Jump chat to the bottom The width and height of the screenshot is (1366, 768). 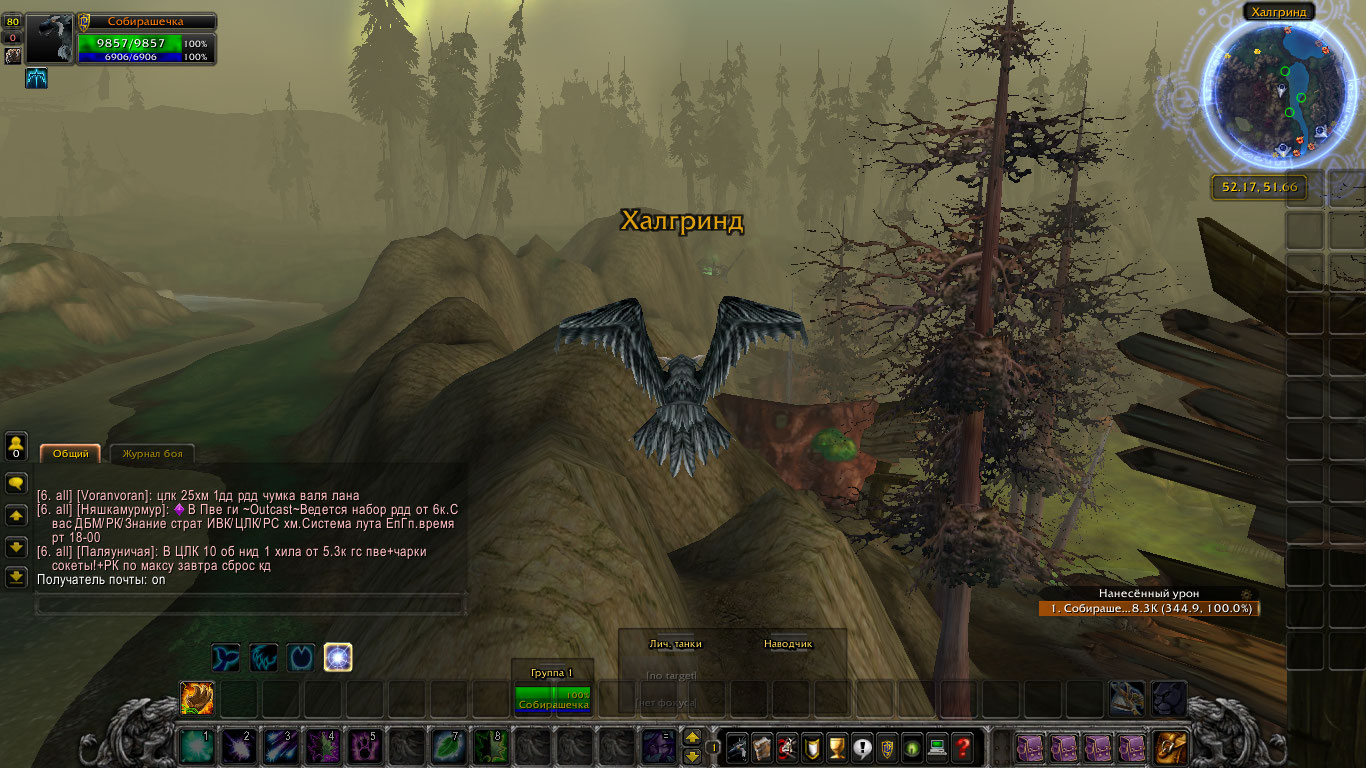(x=16, y=577)
